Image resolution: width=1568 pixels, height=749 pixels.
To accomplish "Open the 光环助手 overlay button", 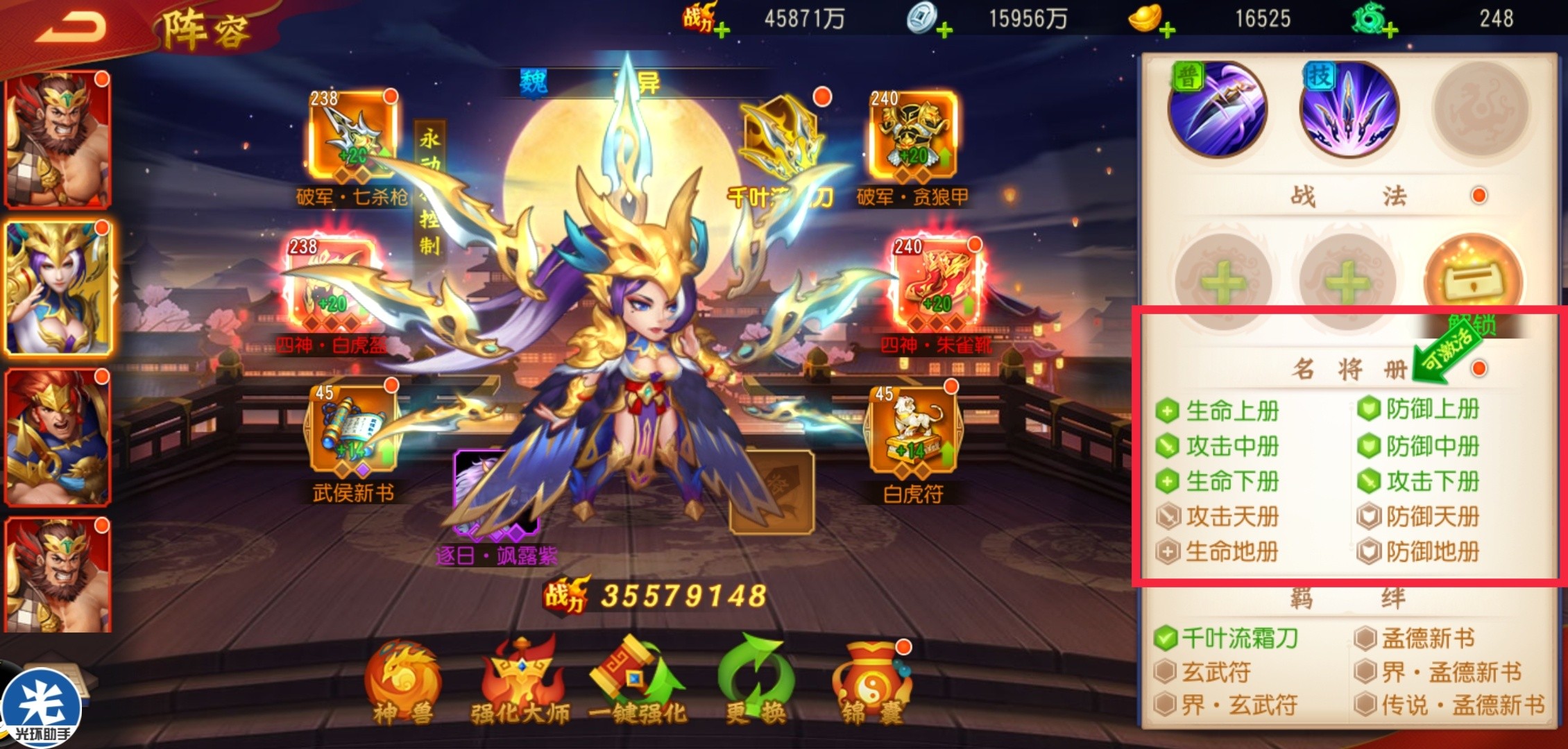I will coord(42,709).
